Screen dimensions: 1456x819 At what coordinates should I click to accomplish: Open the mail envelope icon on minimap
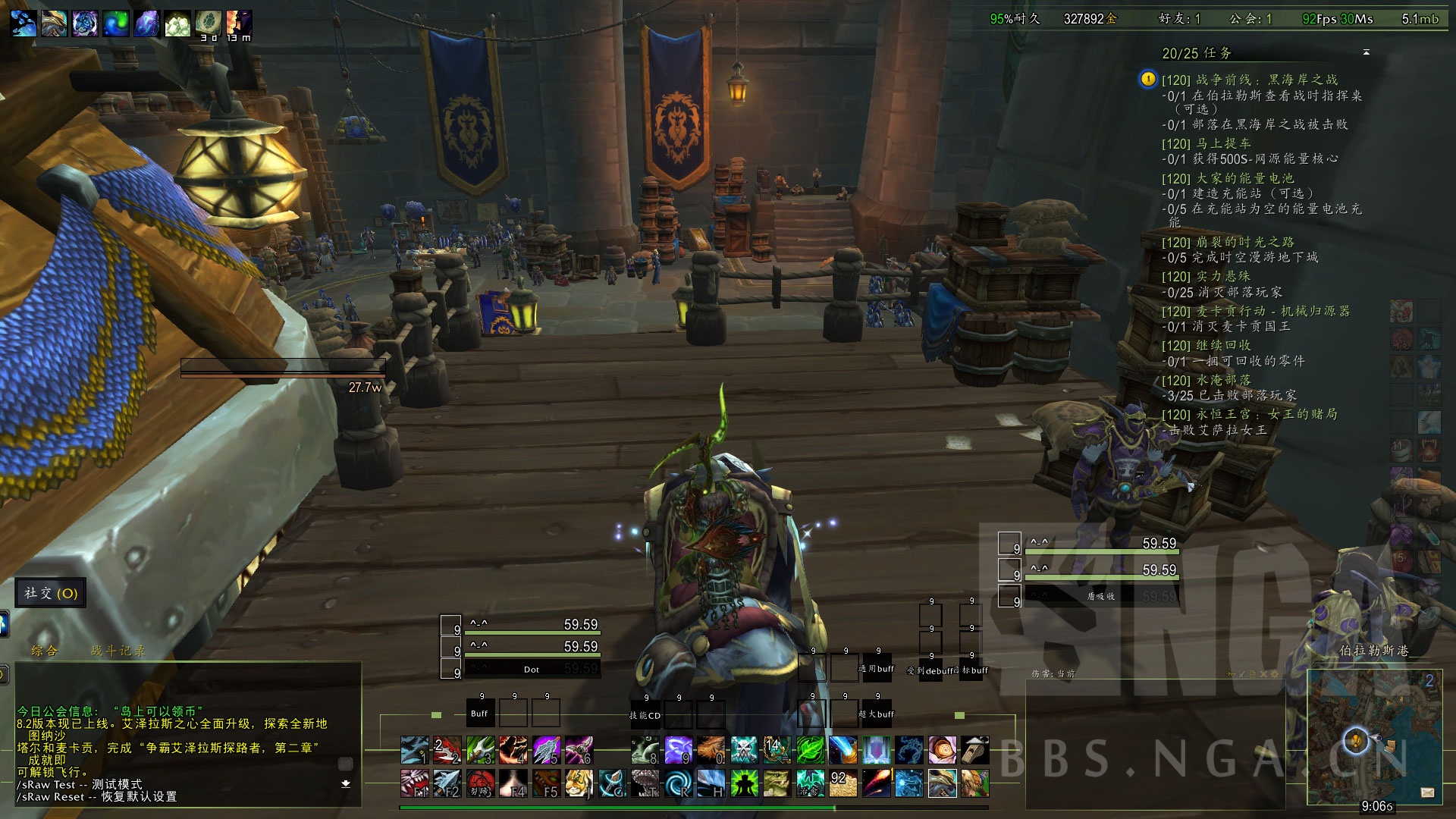pos(1427,792)
